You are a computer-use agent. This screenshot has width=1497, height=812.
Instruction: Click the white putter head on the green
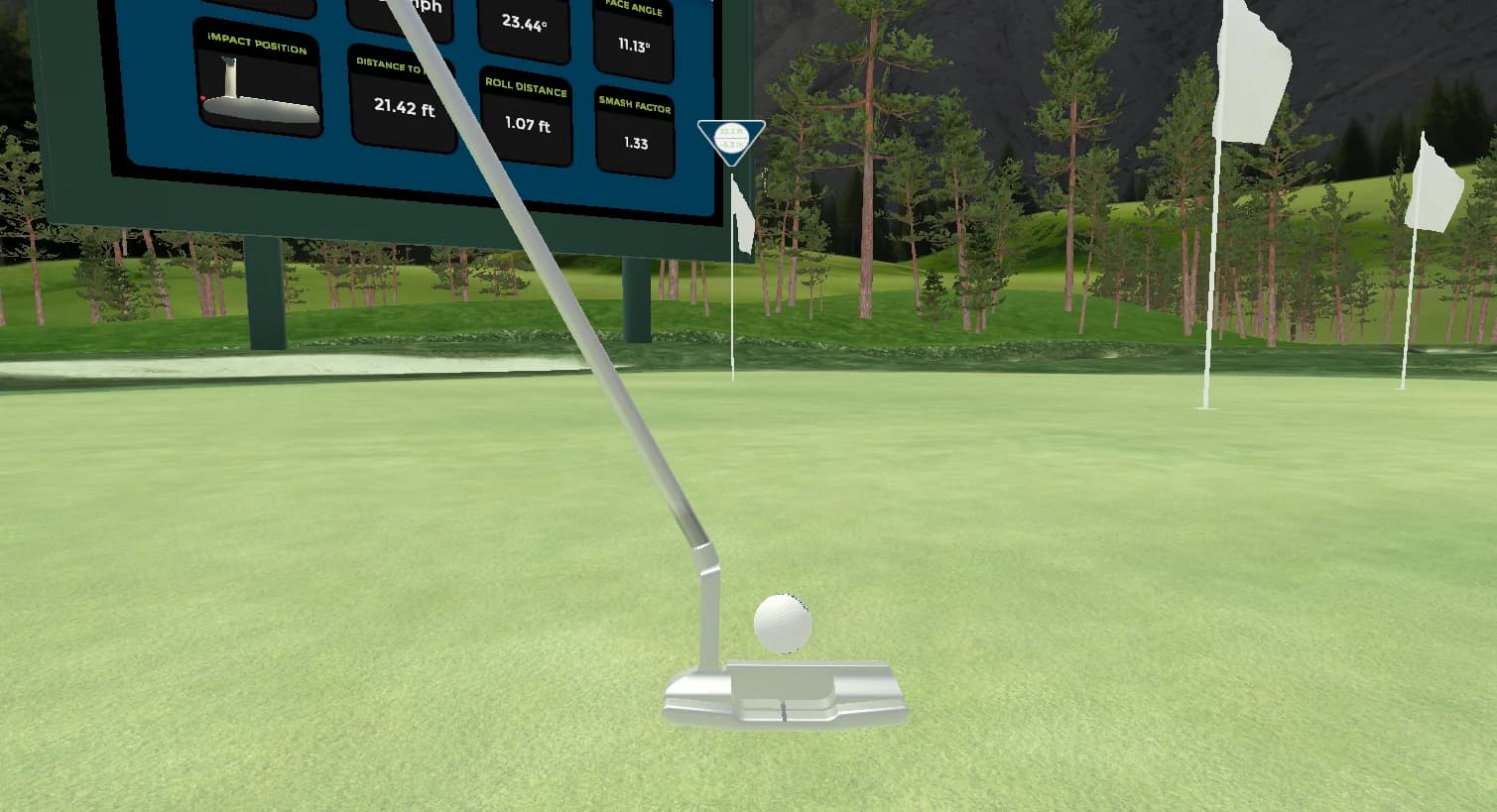coord(789,694)
